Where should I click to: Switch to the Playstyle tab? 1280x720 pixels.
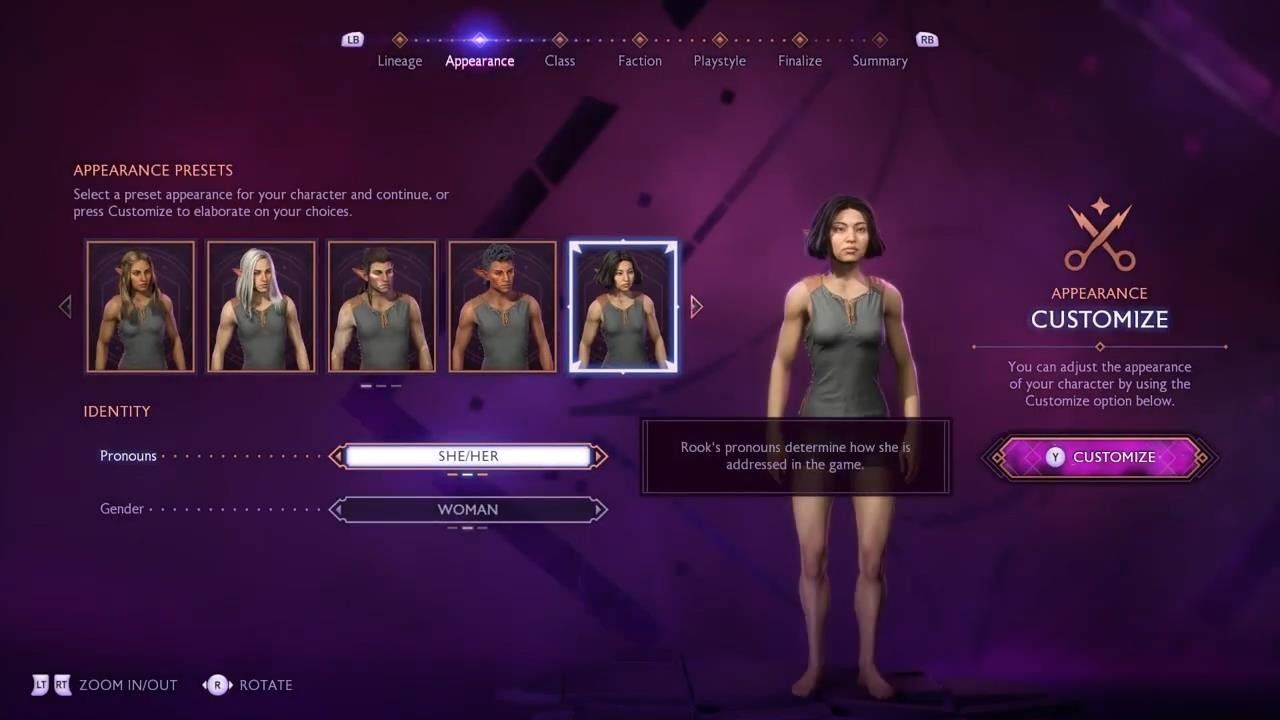720,60
